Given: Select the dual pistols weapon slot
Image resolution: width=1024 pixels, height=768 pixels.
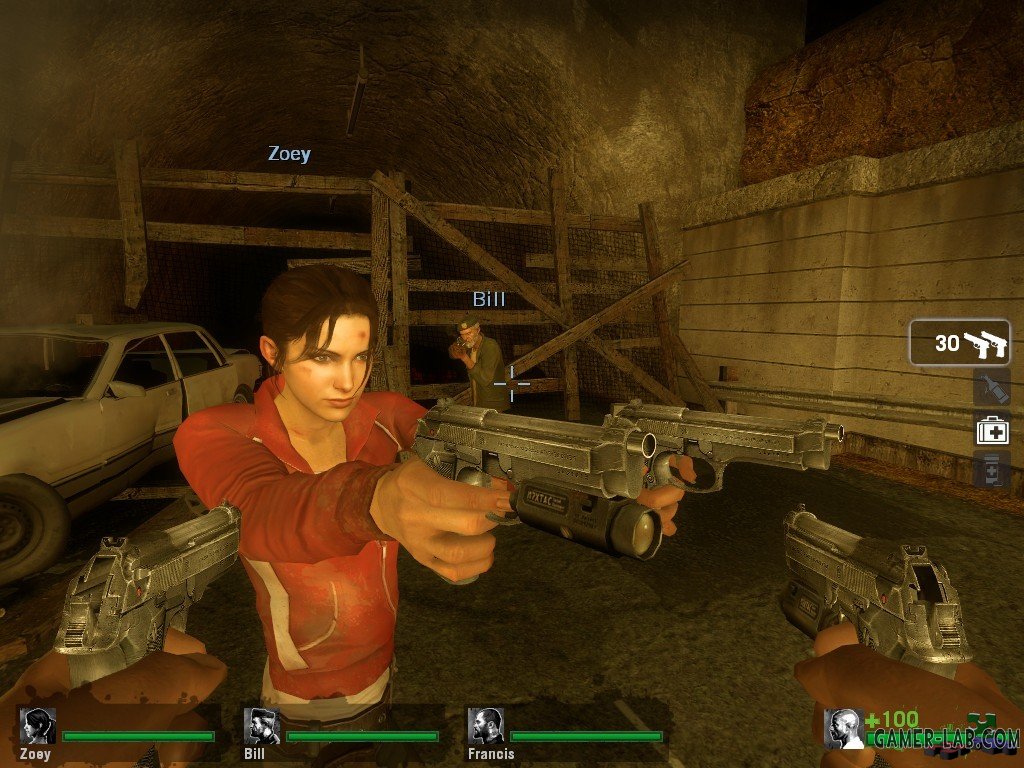Looking at the screenshot, I should pyautogui.click(x=959, y=343).
